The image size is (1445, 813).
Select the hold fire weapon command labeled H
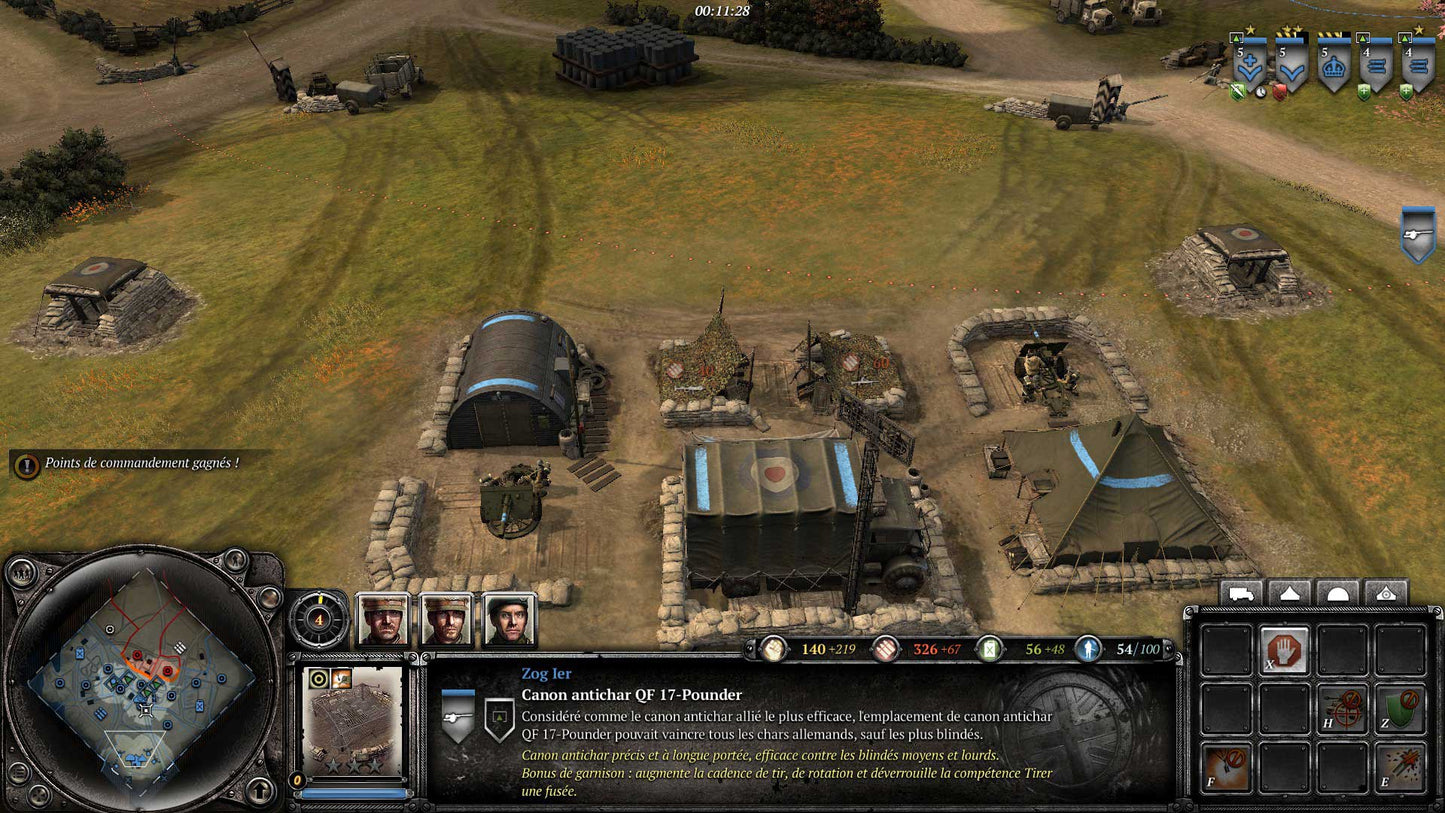pyautogui.click(x=1342, y=708)
